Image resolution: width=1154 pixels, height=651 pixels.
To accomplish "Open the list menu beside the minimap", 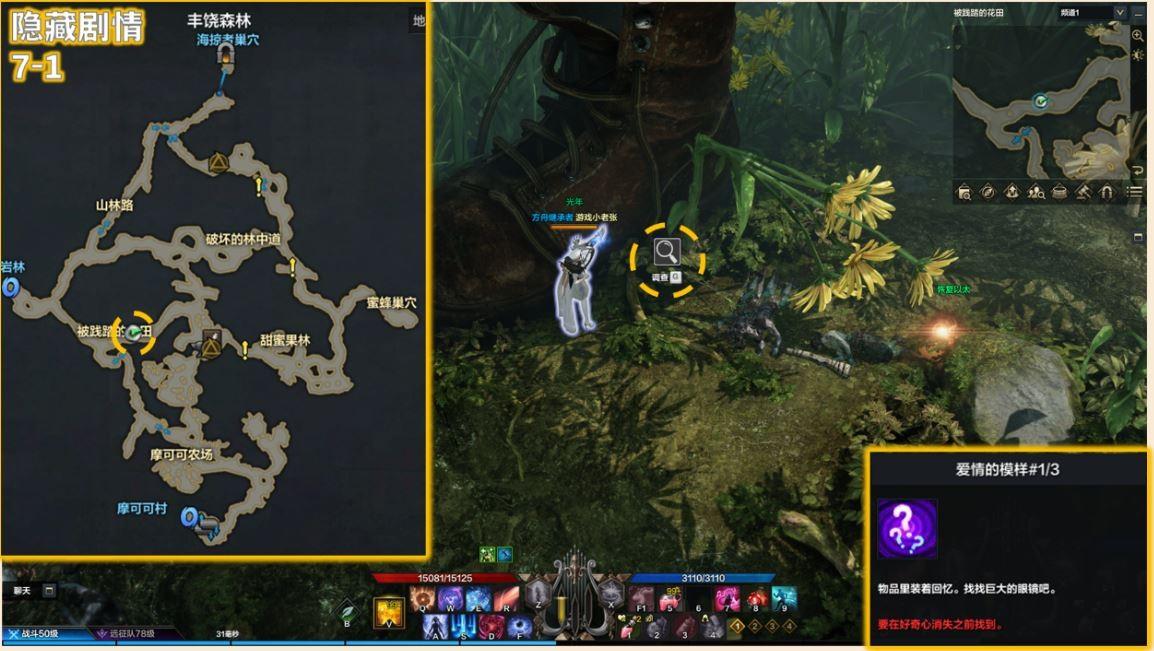I will pyautogui.click(x=1135, y=192).
